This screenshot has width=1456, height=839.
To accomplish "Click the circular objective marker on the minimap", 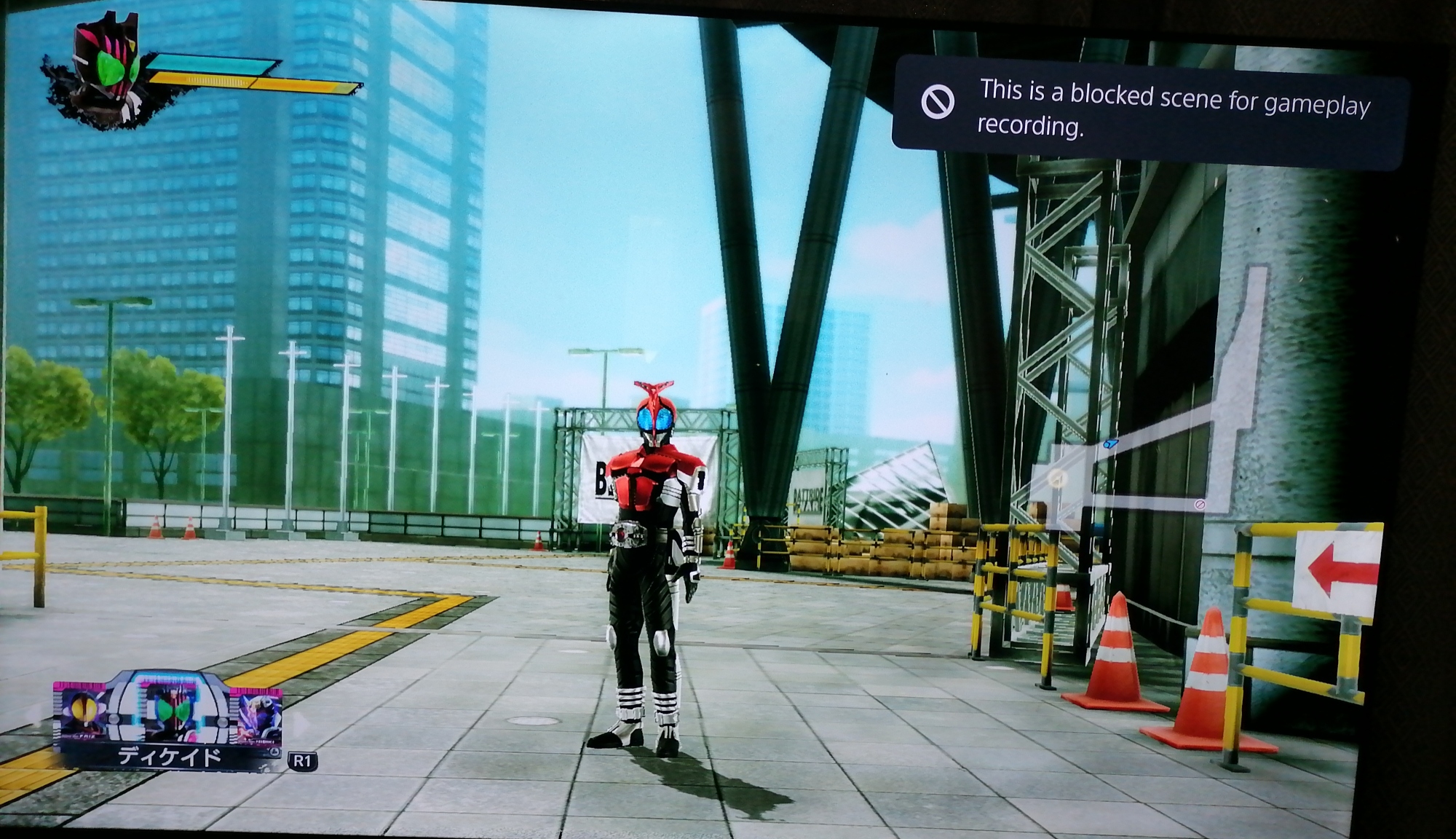I will (x=1057, y=478).
